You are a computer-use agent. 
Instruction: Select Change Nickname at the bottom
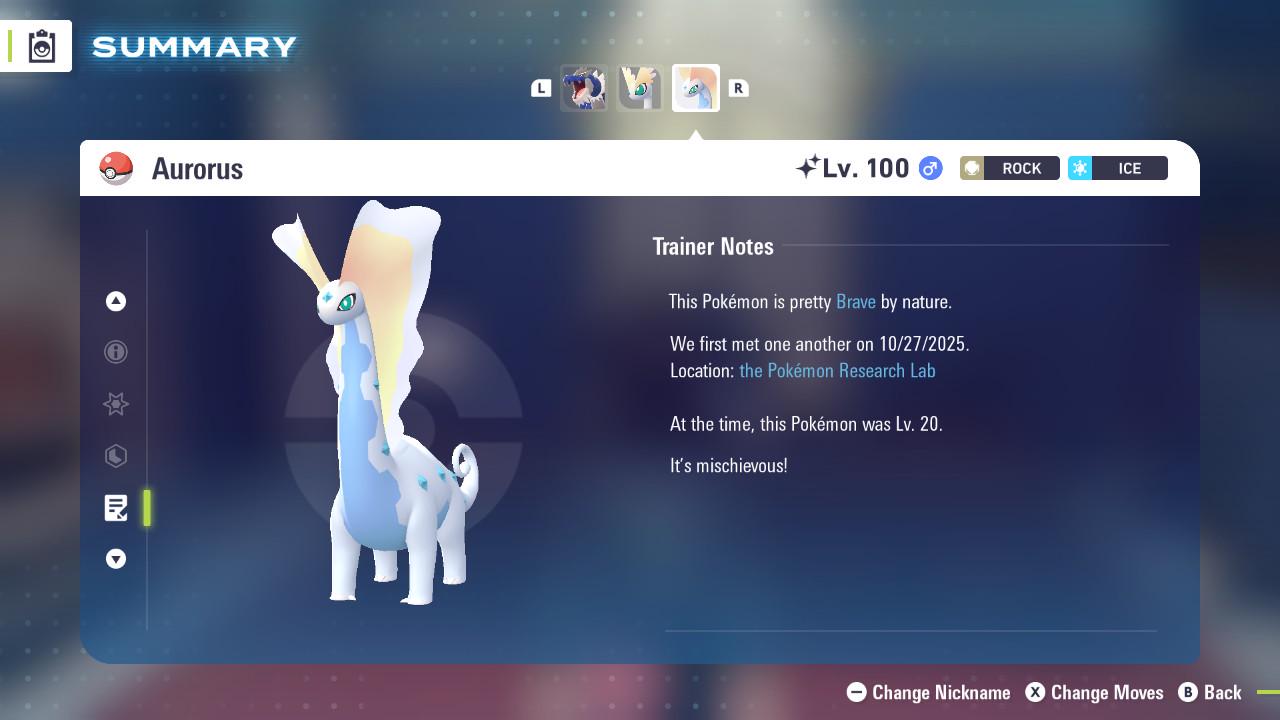[x=928, y=692]
